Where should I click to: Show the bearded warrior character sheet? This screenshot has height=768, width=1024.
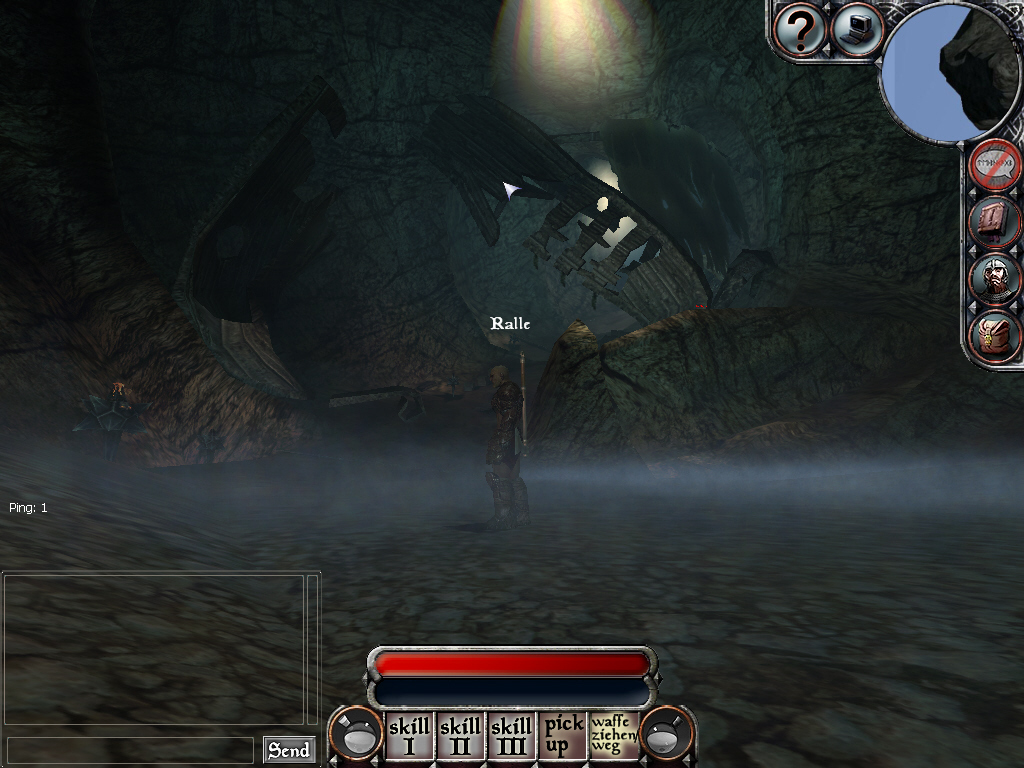coord(995,279)
